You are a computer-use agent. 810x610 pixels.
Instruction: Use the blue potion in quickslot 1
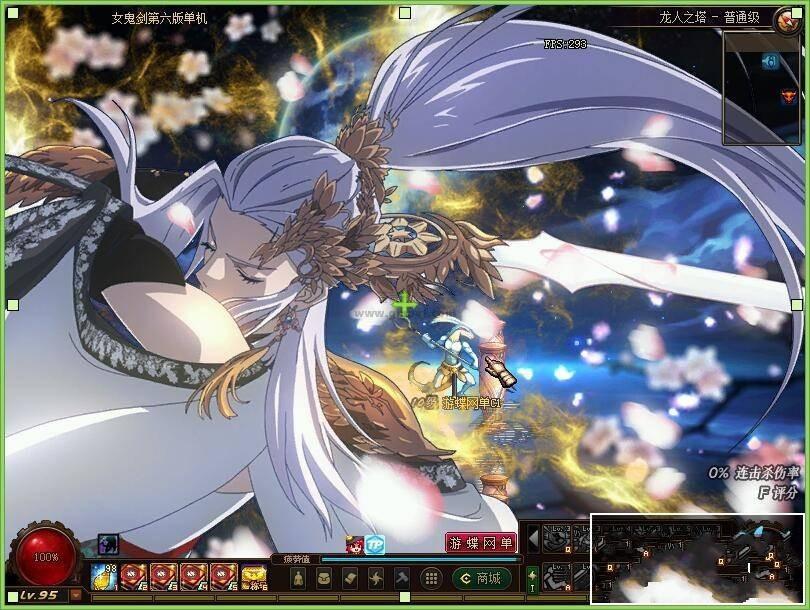pyautogui.click(x=105, y=577)
